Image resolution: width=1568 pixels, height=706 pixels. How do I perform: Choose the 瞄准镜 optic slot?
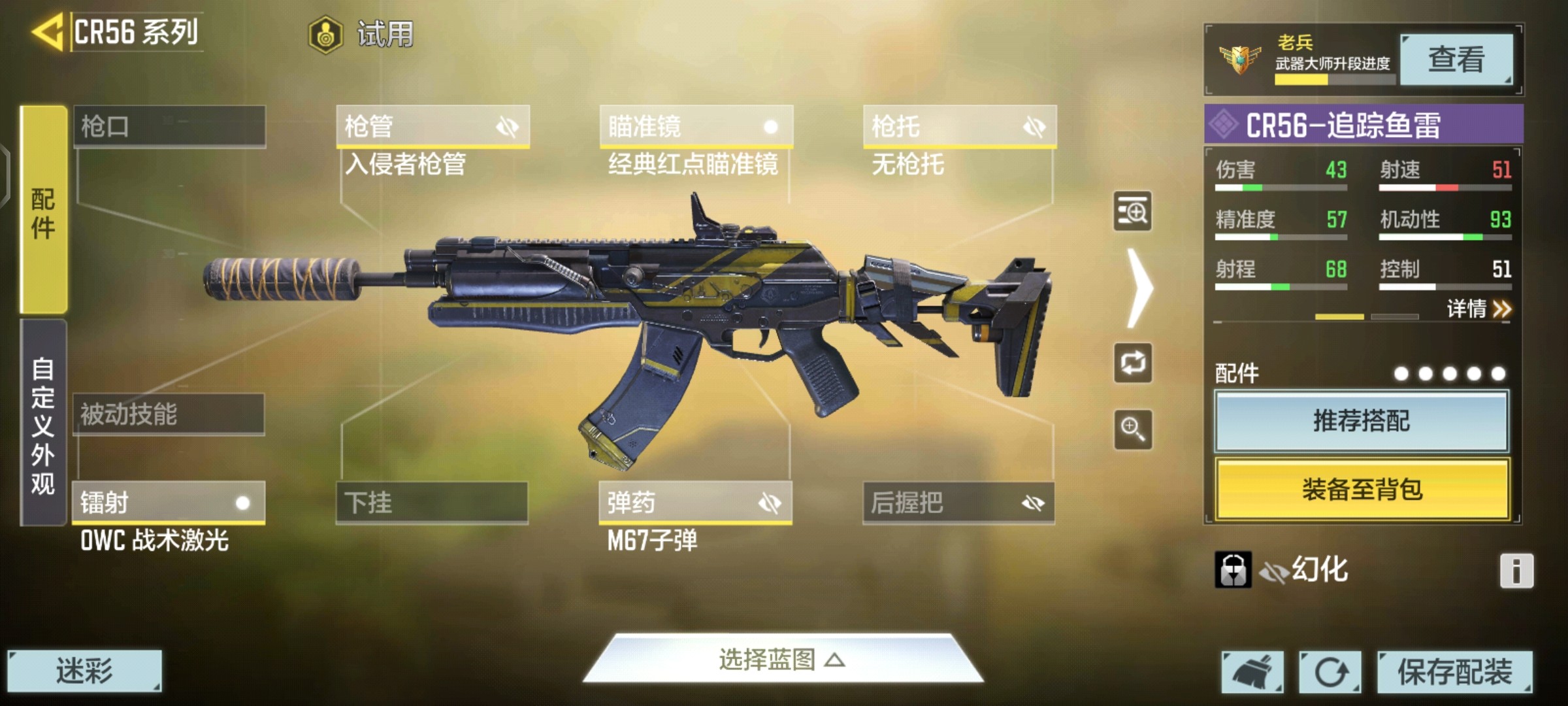pos(696,126)
